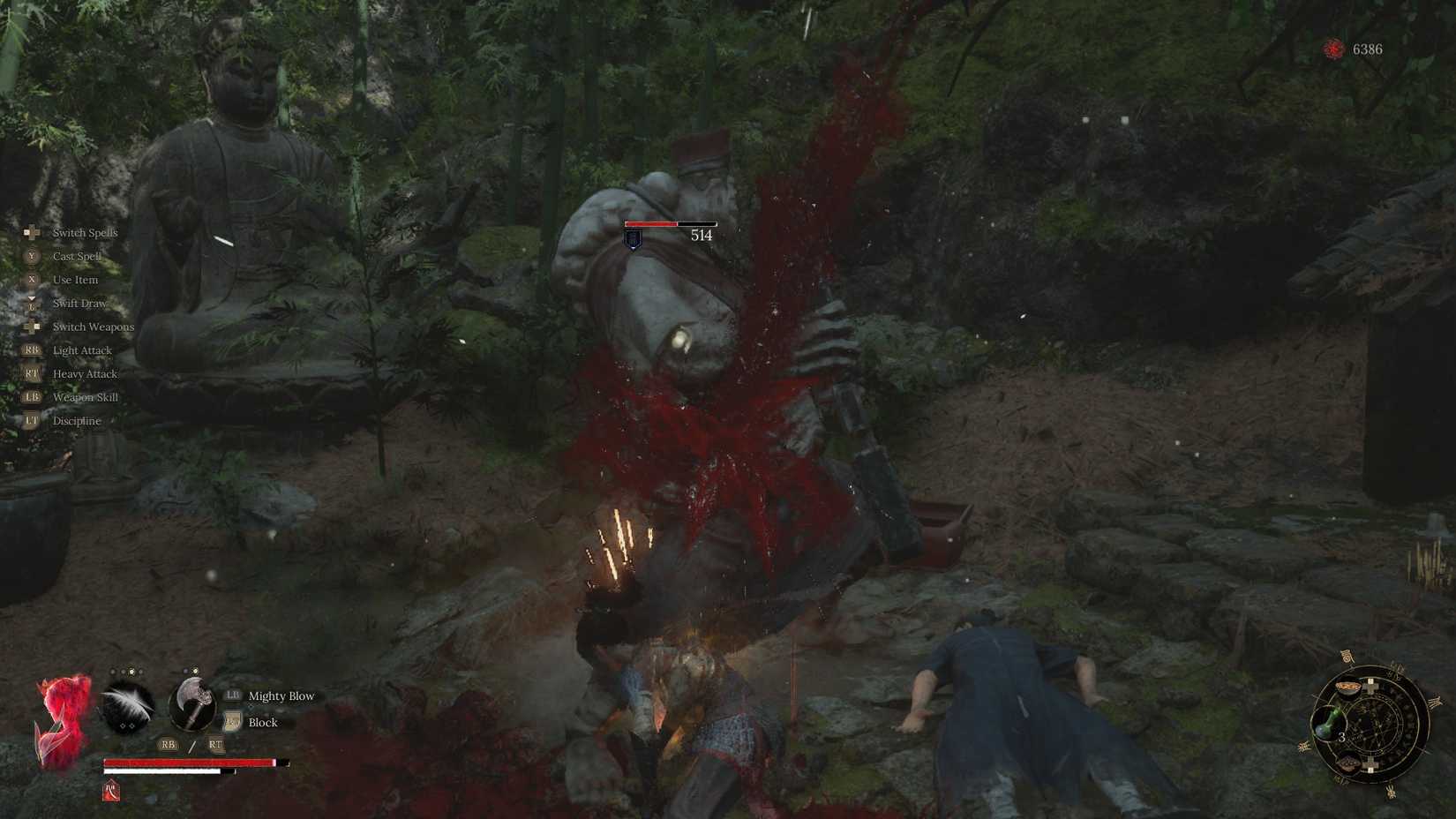The image size is (1456, 819).
Task: Click the red talisman emblem below the stamina bar
Action: click(x=111, y=792)
